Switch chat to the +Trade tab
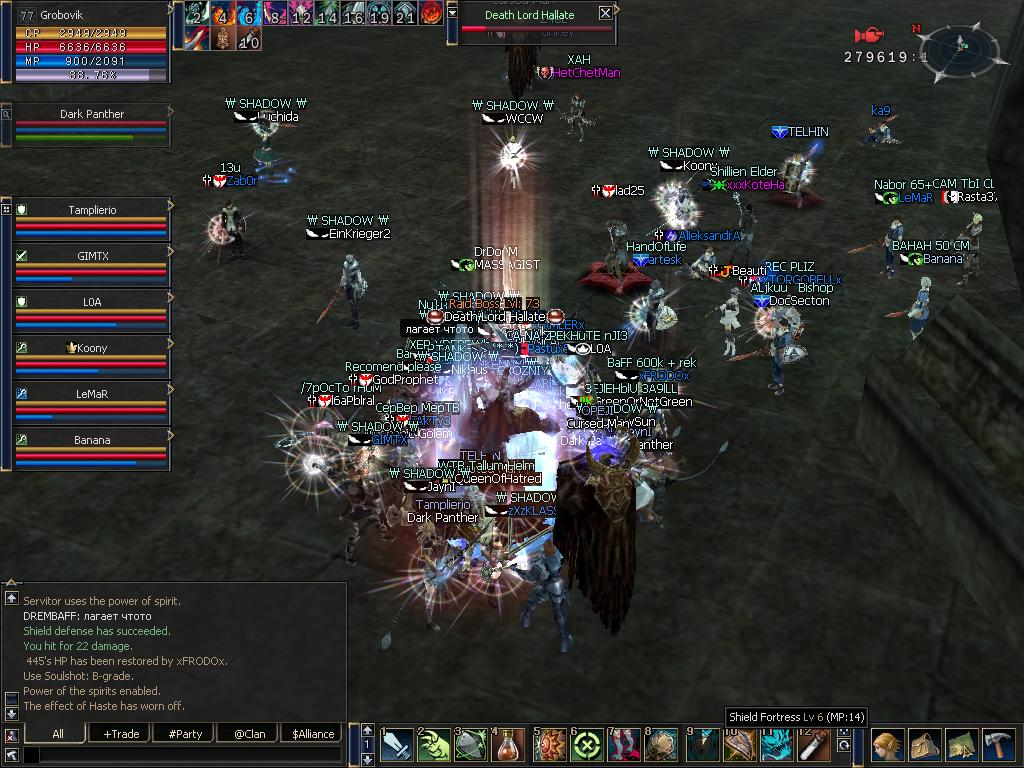Image resolution: width=1024 pixels, height=768 pixels. tap(121, 733)
